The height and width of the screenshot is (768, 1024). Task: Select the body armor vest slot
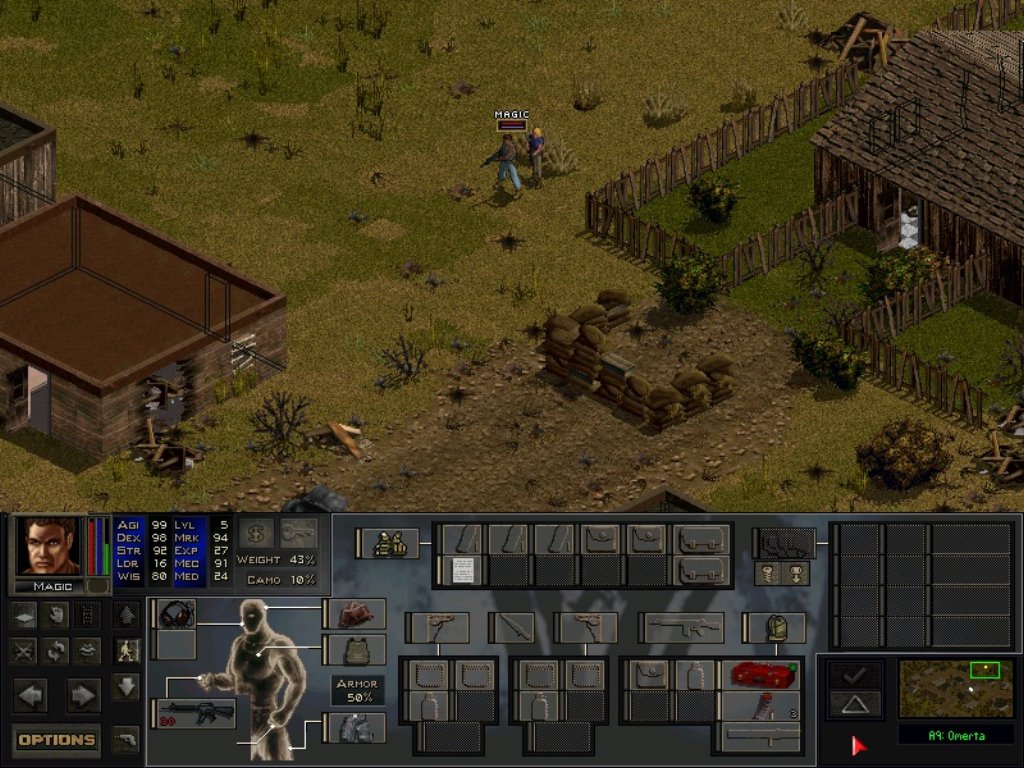357,650
